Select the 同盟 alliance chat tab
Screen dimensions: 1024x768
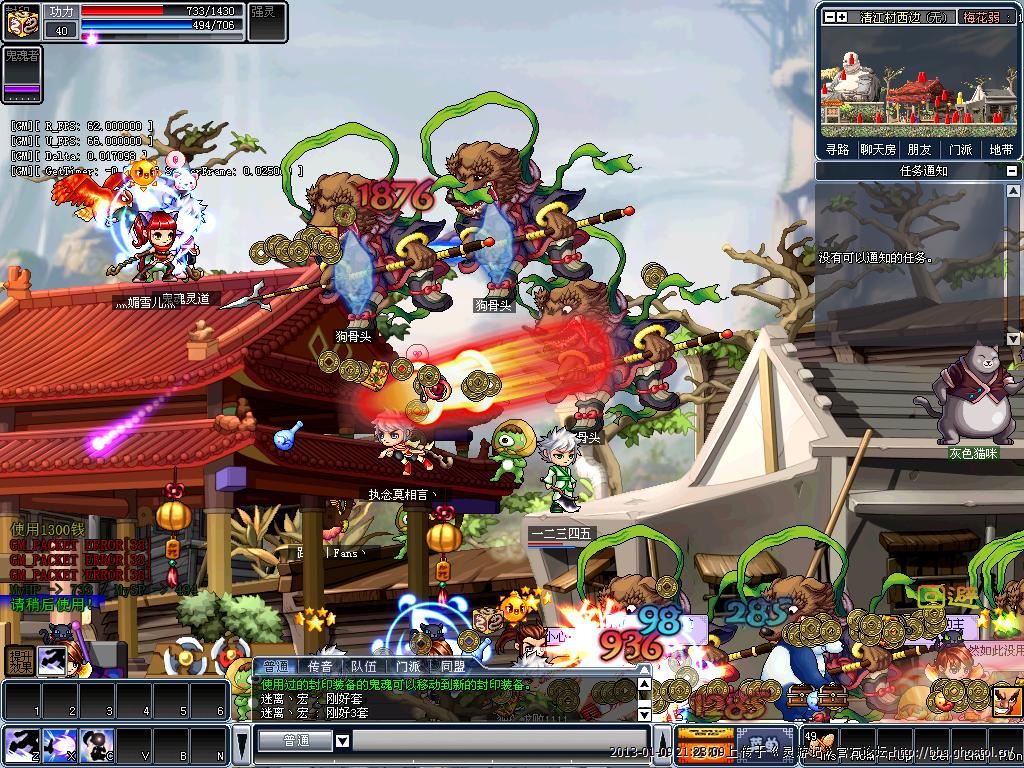pos(452,665)
